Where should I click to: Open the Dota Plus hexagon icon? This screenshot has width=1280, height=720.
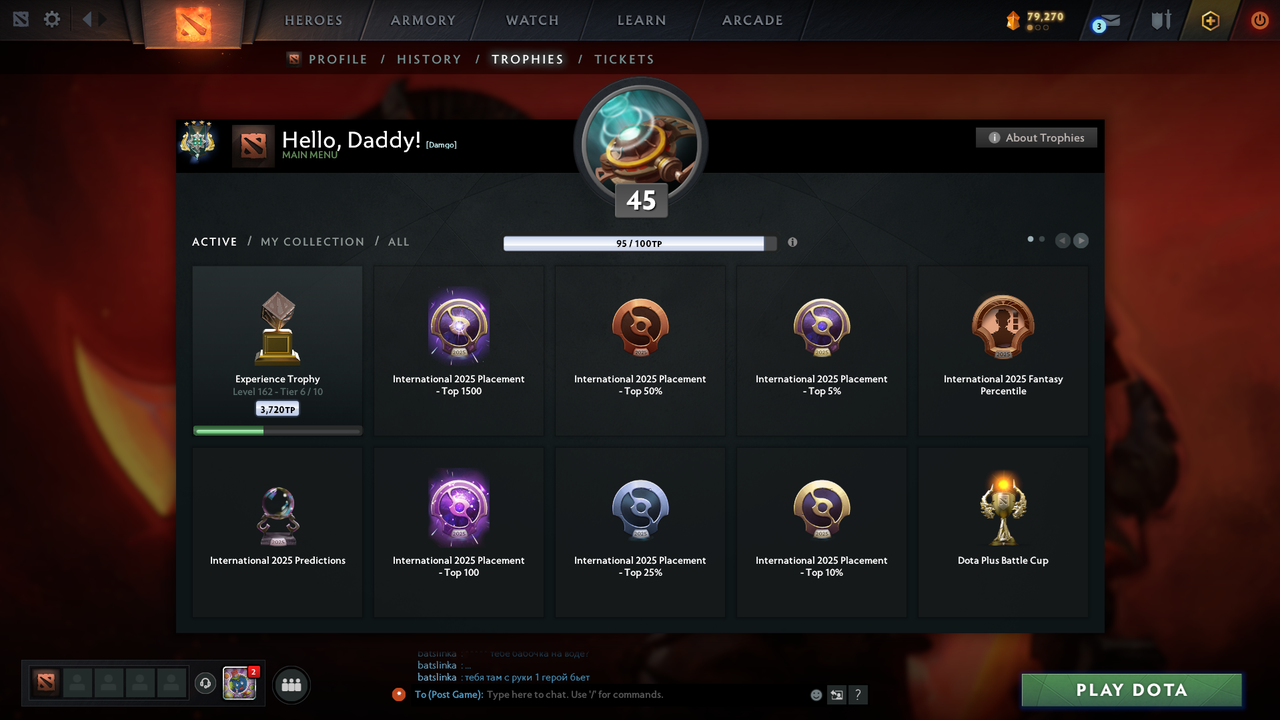click(1209, 20)
